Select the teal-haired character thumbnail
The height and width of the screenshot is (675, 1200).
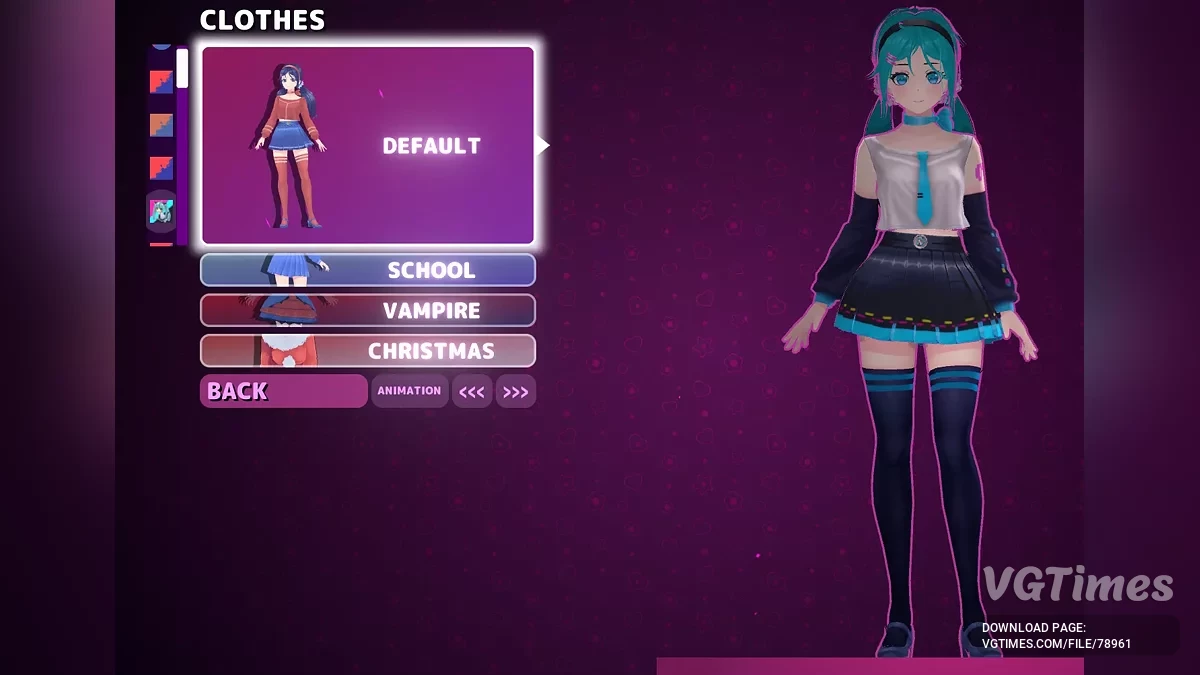(x=161, y=211)
